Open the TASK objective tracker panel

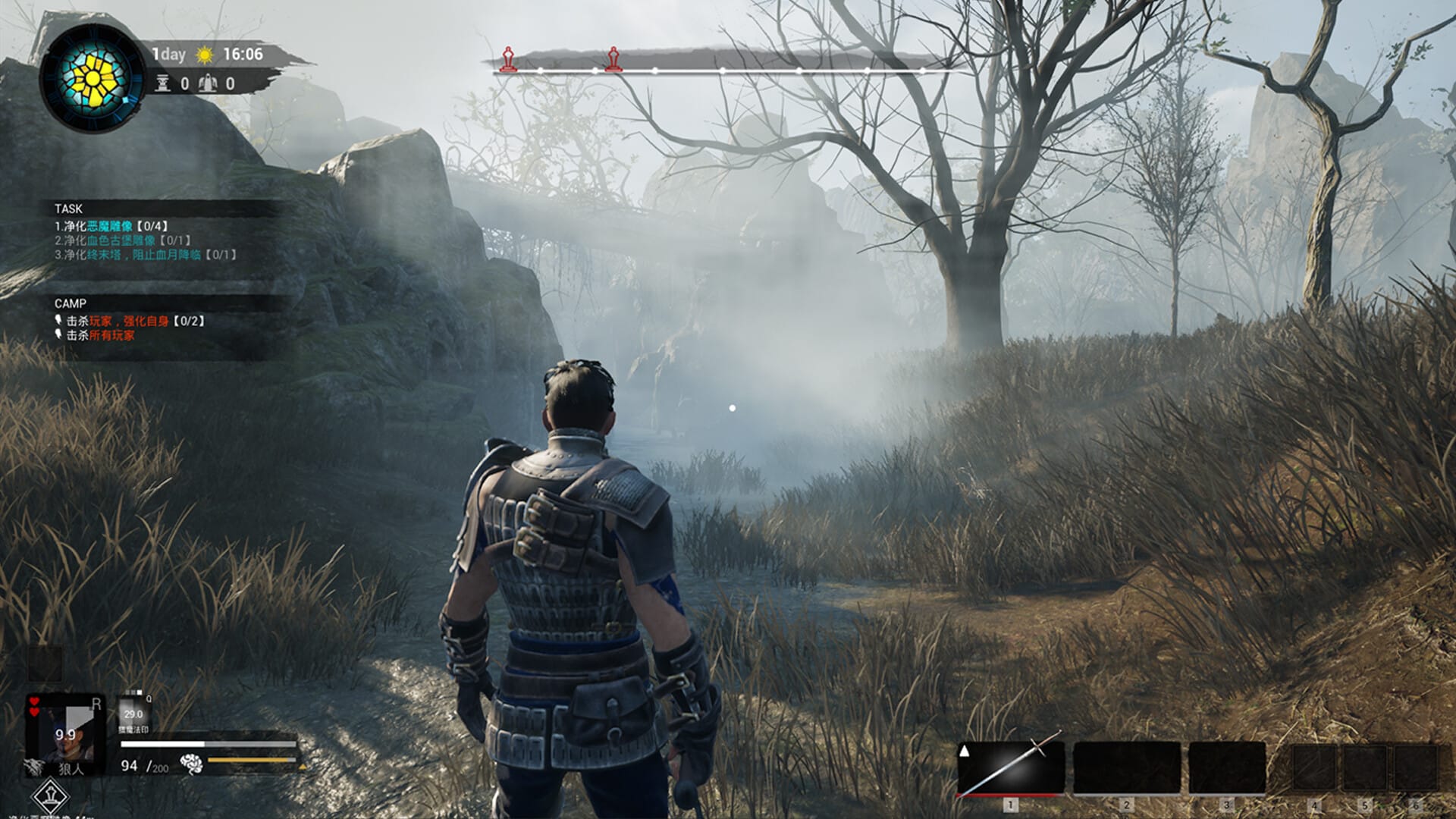click(69, 209)
